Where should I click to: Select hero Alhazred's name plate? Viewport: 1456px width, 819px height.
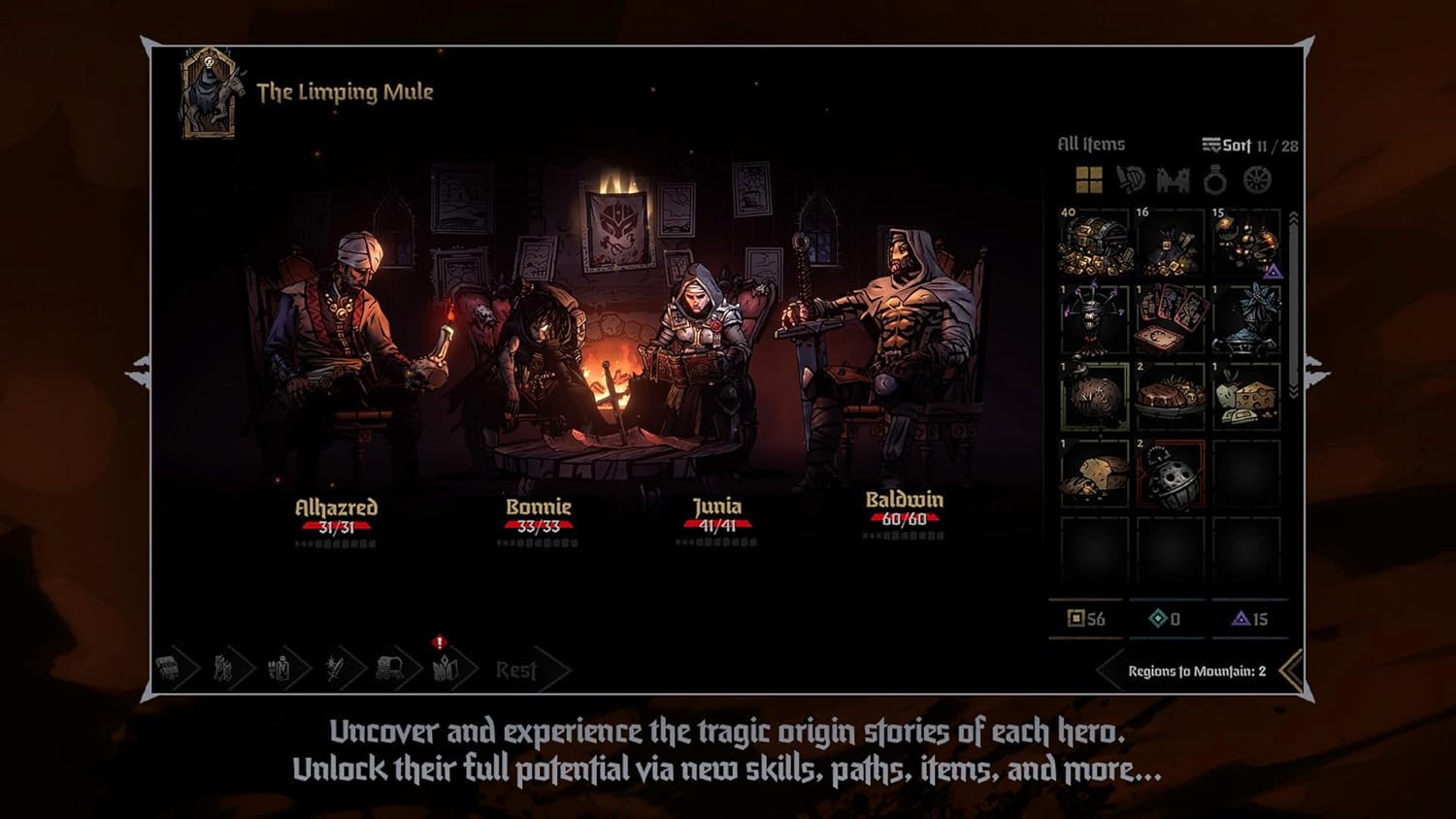[336, 508]
